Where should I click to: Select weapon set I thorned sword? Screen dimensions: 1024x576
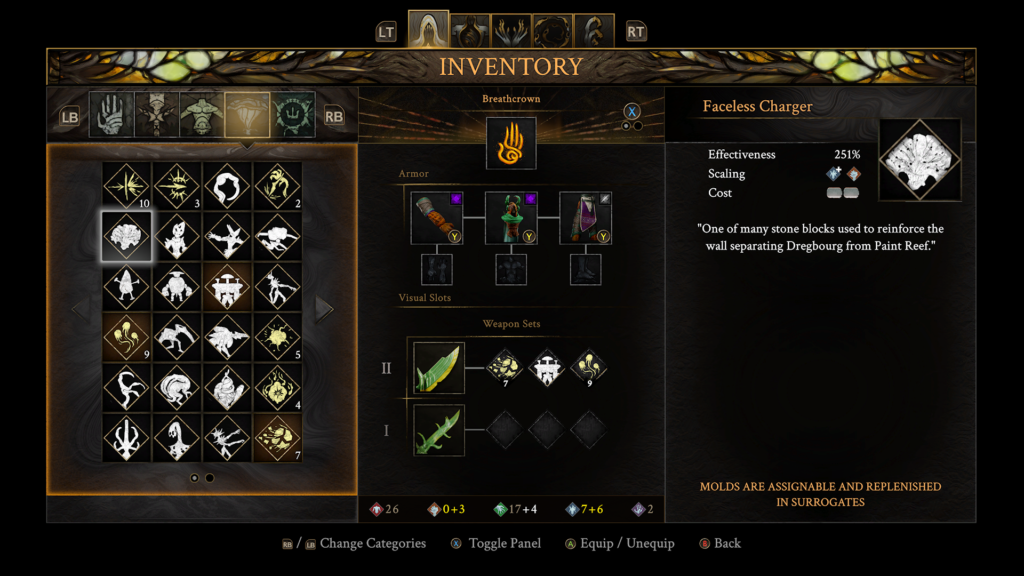tap(439, 430)
